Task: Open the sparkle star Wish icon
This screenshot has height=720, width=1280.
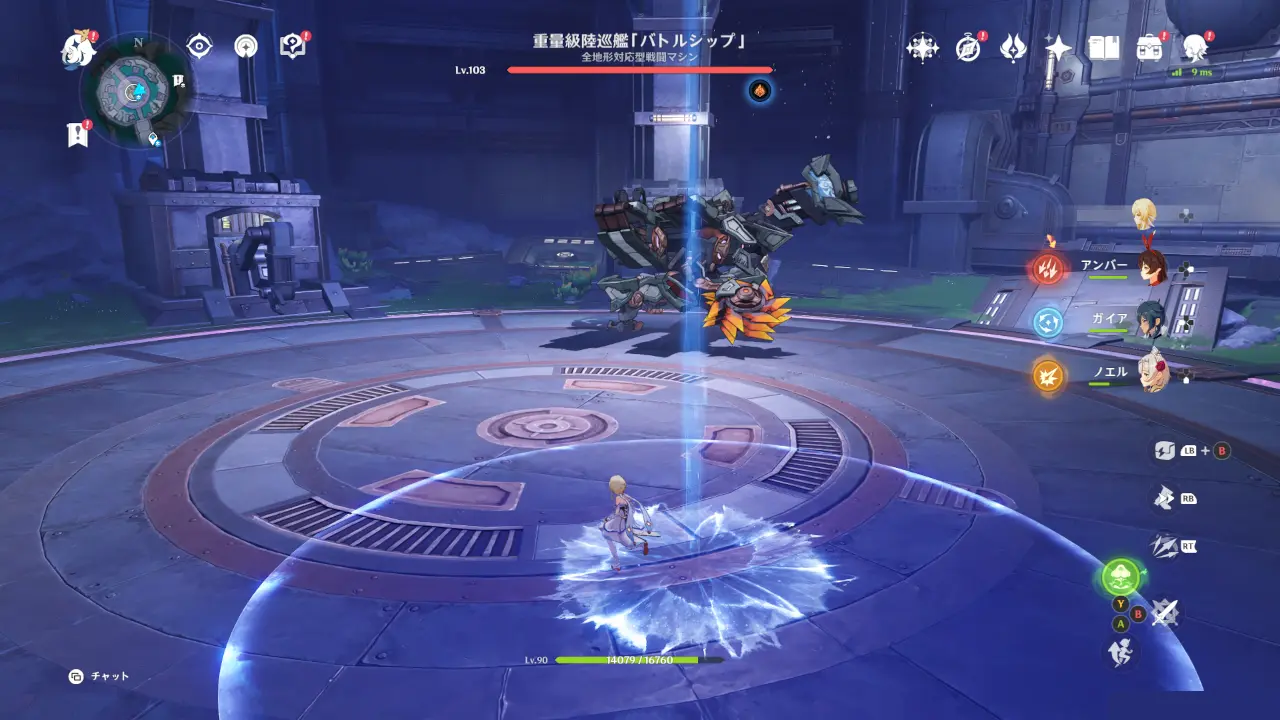Action: 1058,47
